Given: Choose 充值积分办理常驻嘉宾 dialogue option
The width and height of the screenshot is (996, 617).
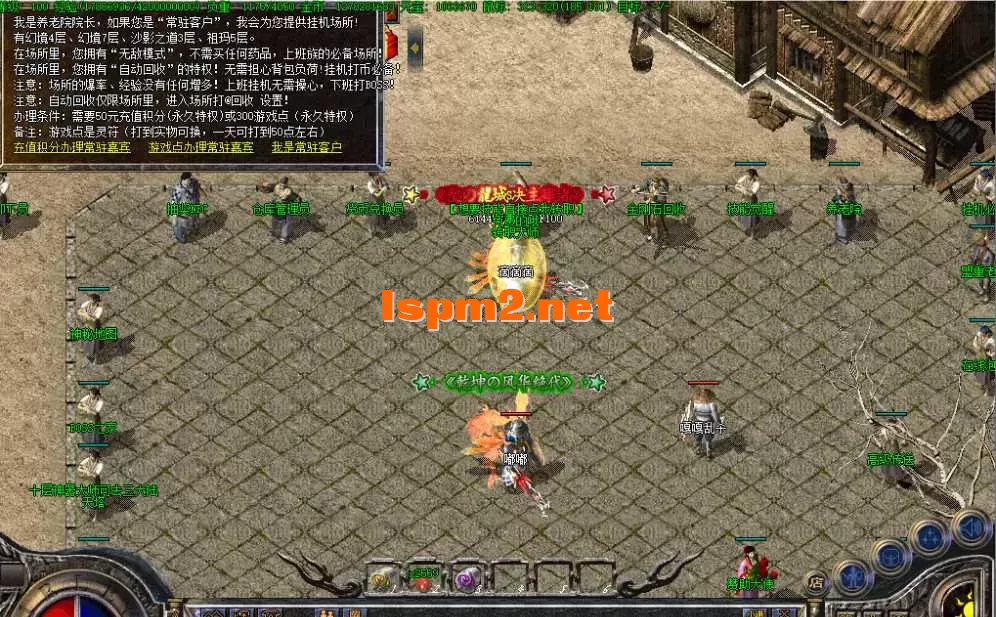Looking at the screenshot, I should pos(71,147).
